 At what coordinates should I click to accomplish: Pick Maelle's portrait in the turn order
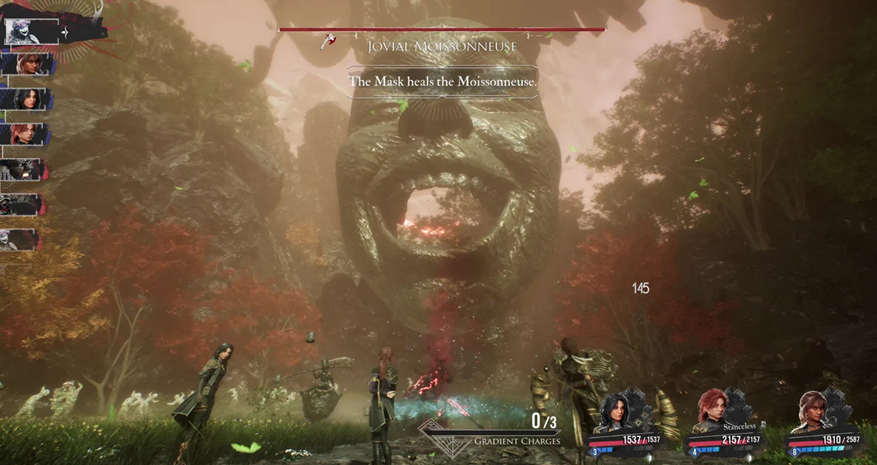point(20,133)
